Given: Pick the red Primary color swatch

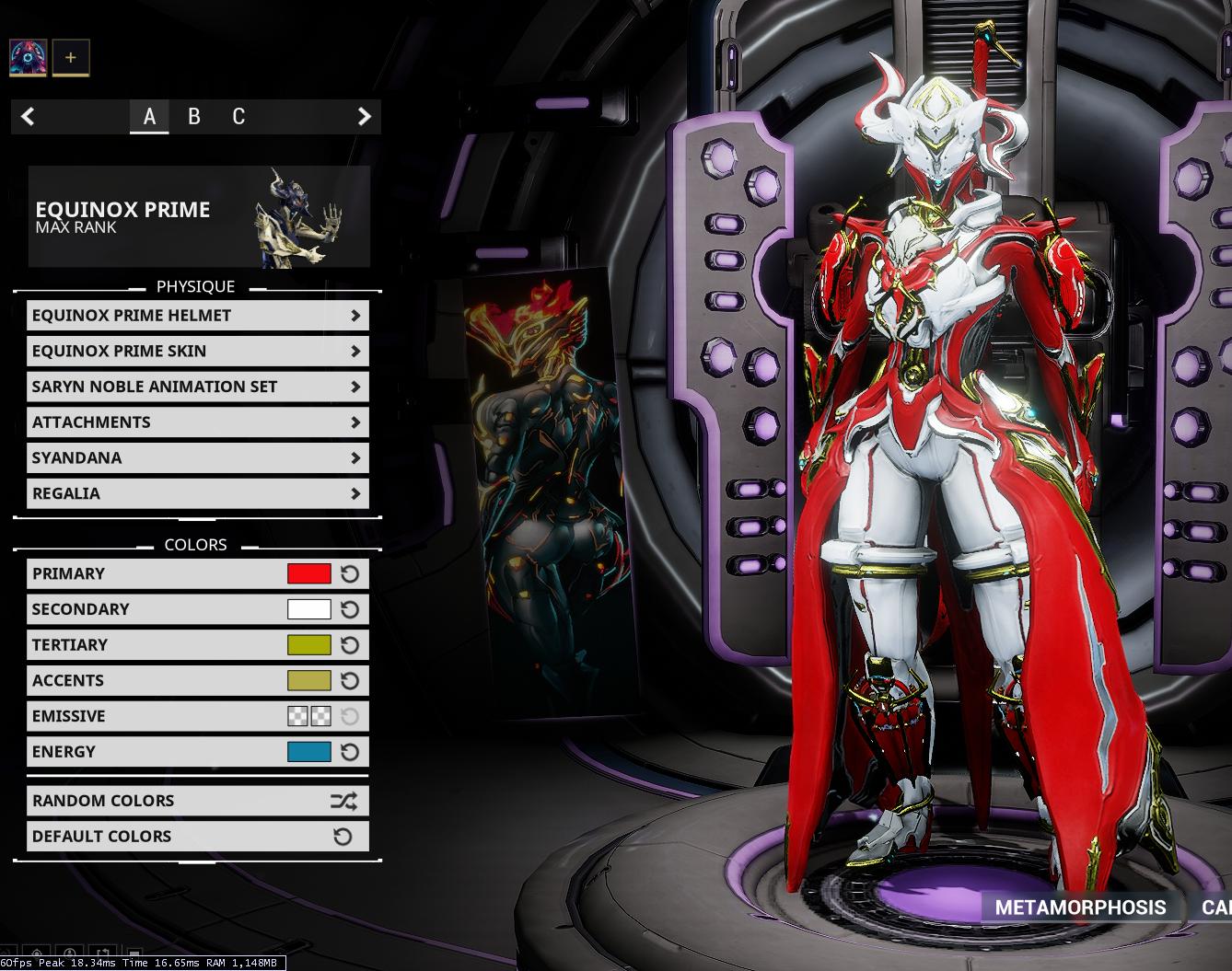Looking at the screenshot, I should (x=308, y=574).
